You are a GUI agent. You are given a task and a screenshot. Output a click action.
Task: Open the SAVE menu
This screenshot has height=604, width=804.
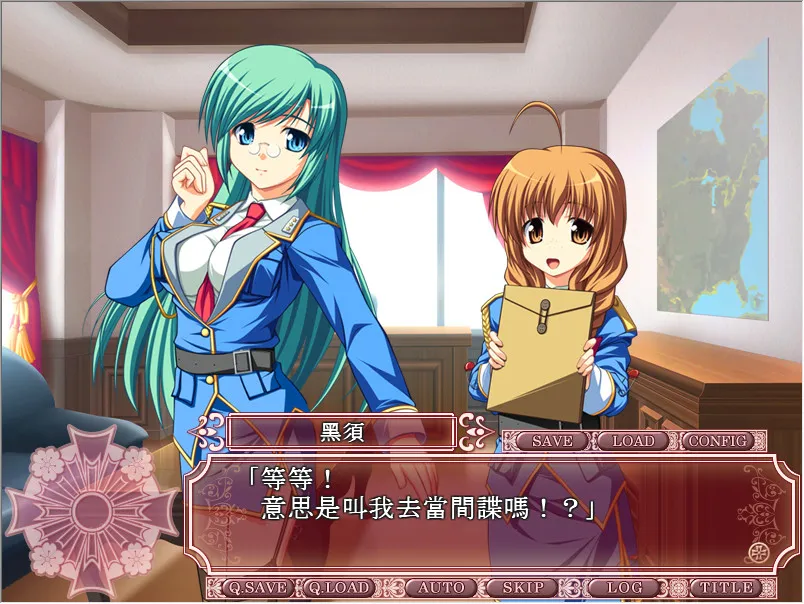click(552, 441)
